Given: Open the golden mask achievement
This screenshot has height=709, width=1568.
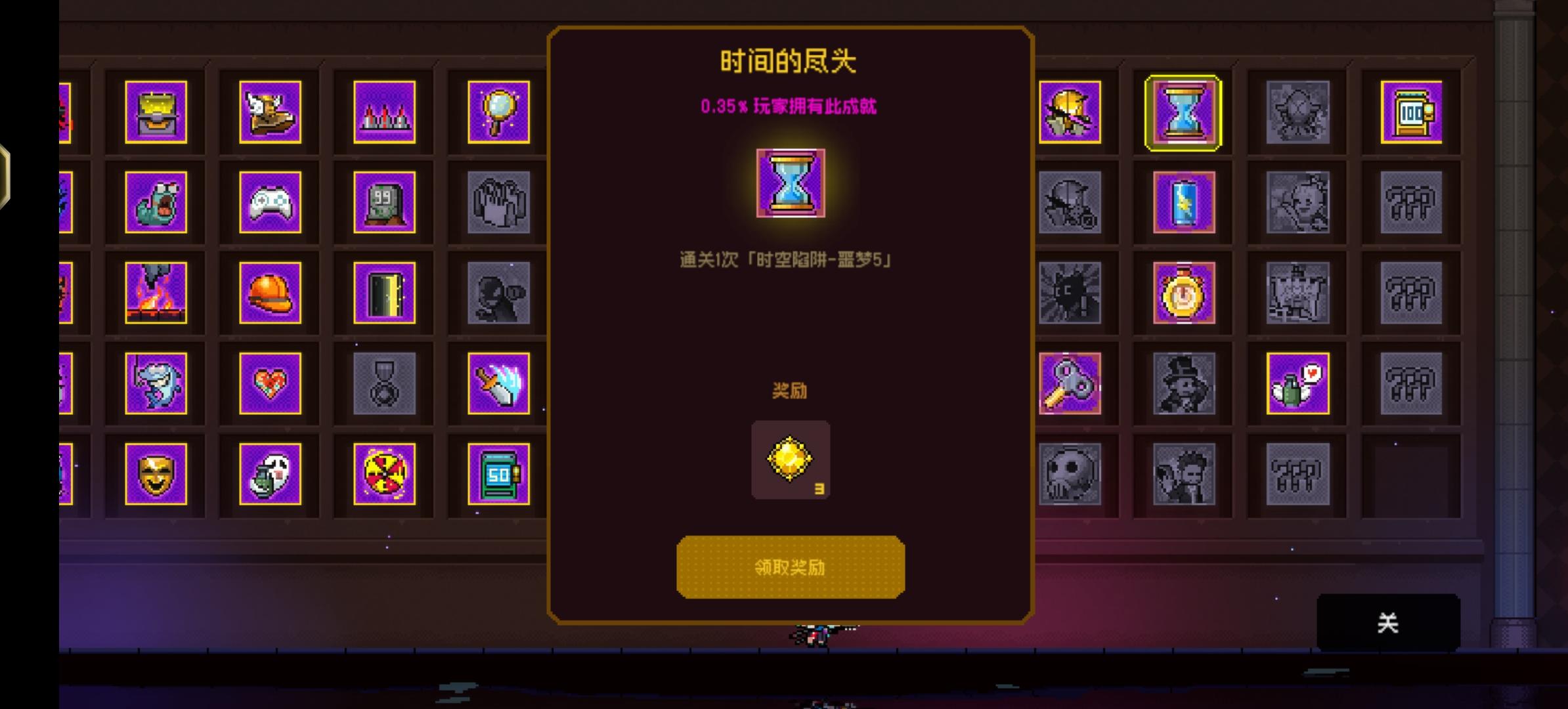Looking at the screenshot, I should point(158,475).
